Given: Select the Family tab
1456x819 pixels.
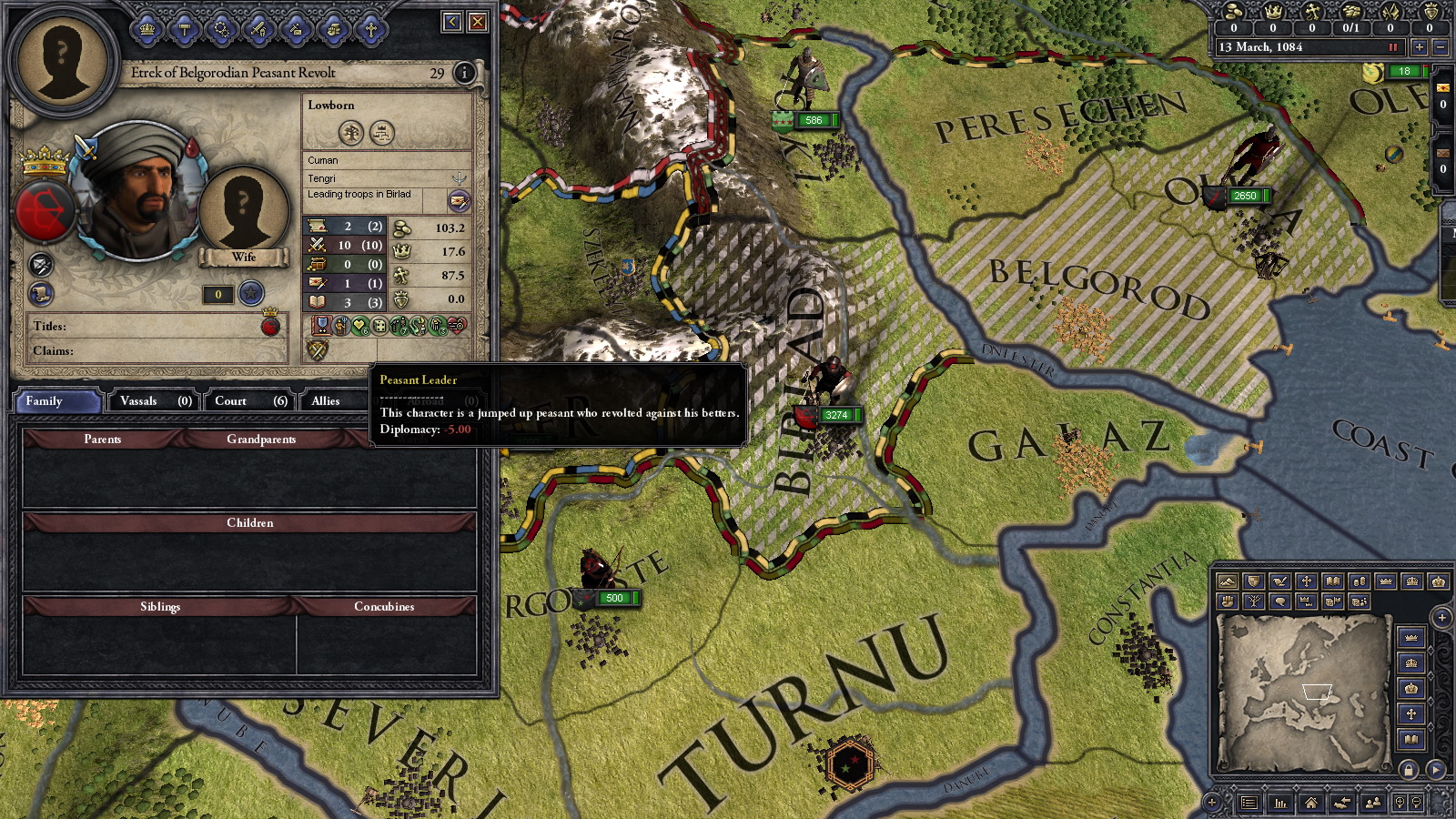Looking at the screenshot, I should click(x=56, y=401).
